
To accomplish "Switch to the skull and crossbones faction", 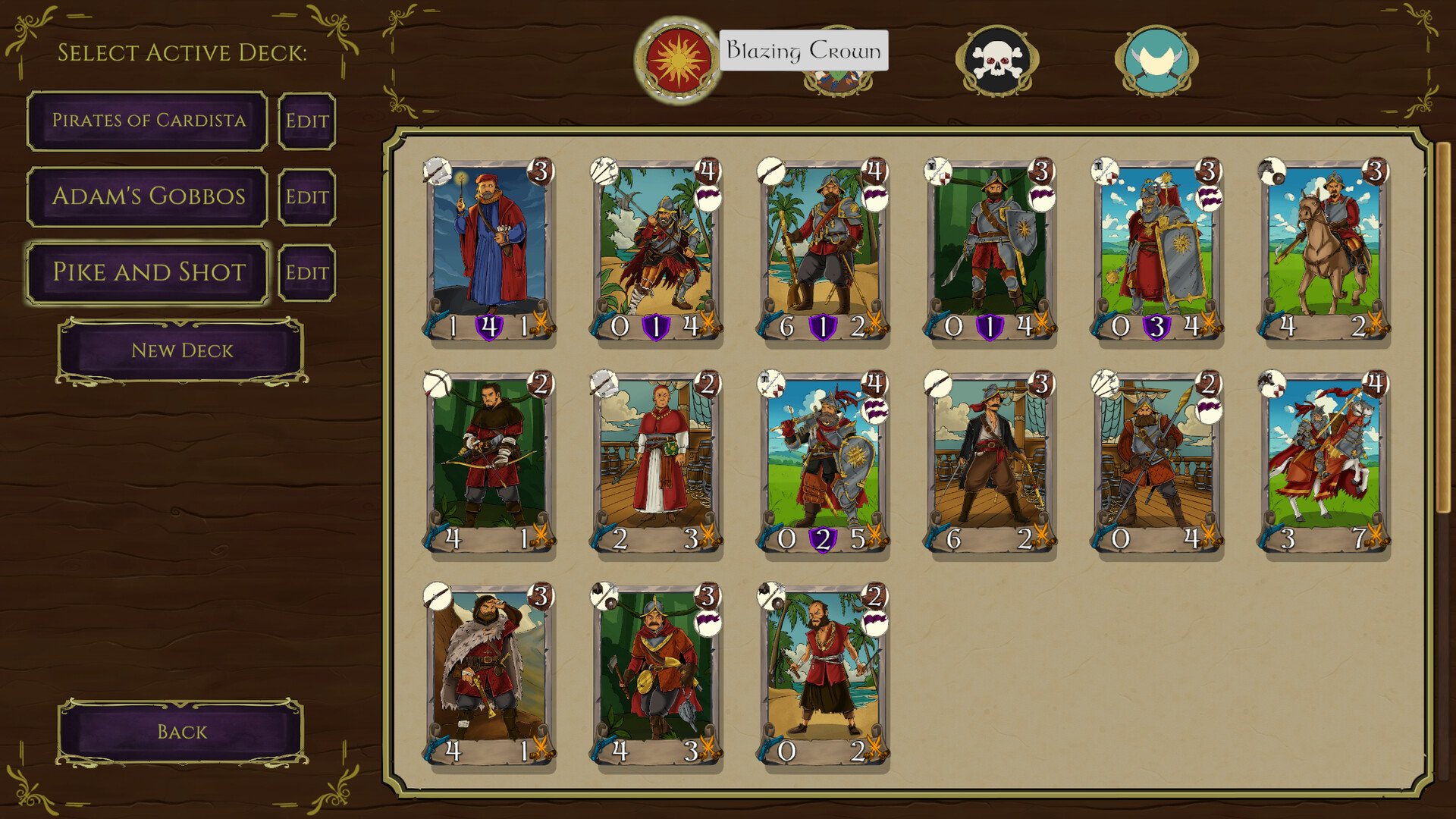I will tap(997, 61).
